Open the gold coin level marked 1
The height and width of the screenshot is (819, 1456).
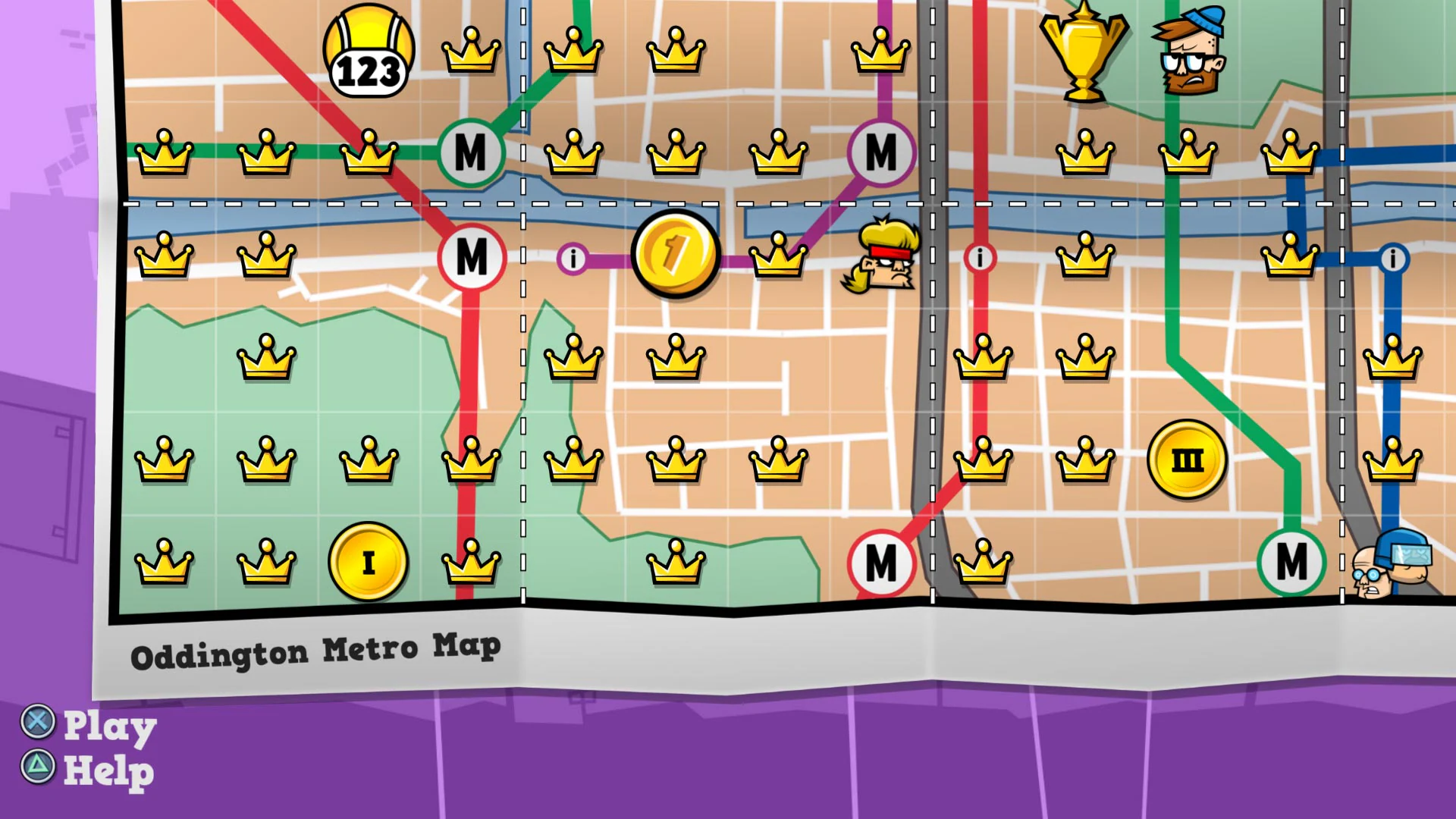[x=673, y=254]
